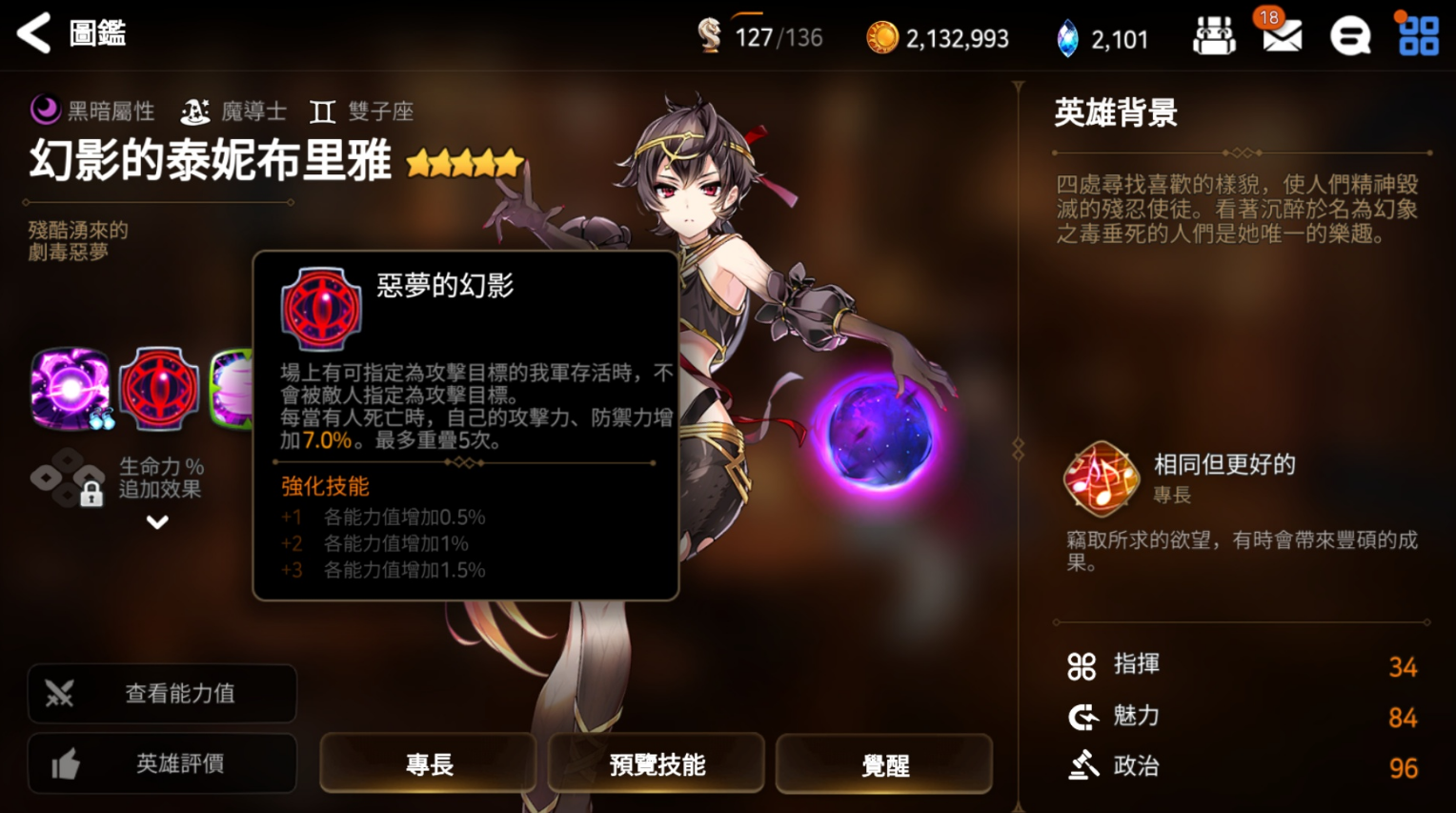Open 查看能力值 stats view
The height and width of the screenshot is (813, 1456).
(162, 693)
